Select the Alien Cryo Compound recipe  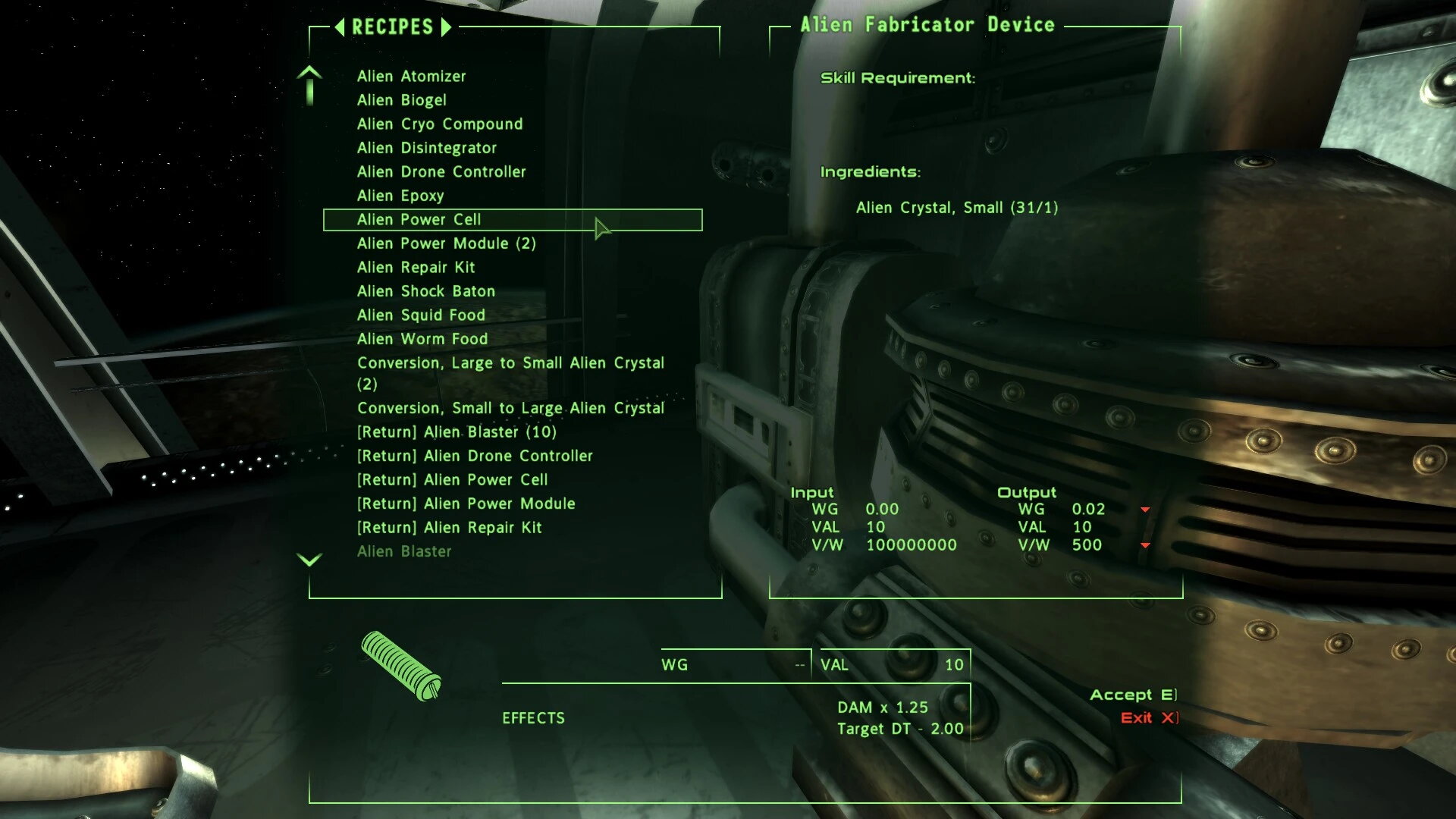440,124
